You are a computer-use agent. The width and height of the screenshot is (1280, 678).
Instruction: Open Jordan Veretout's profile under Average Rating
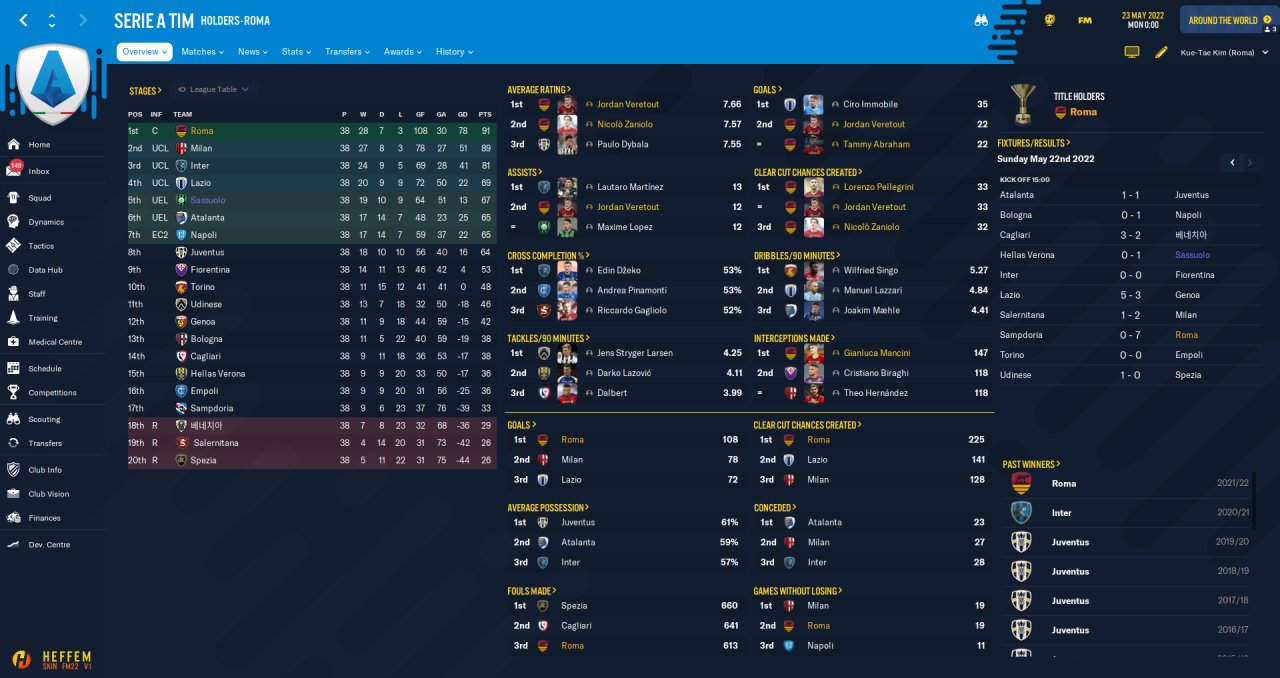click(x=628, y=104)
